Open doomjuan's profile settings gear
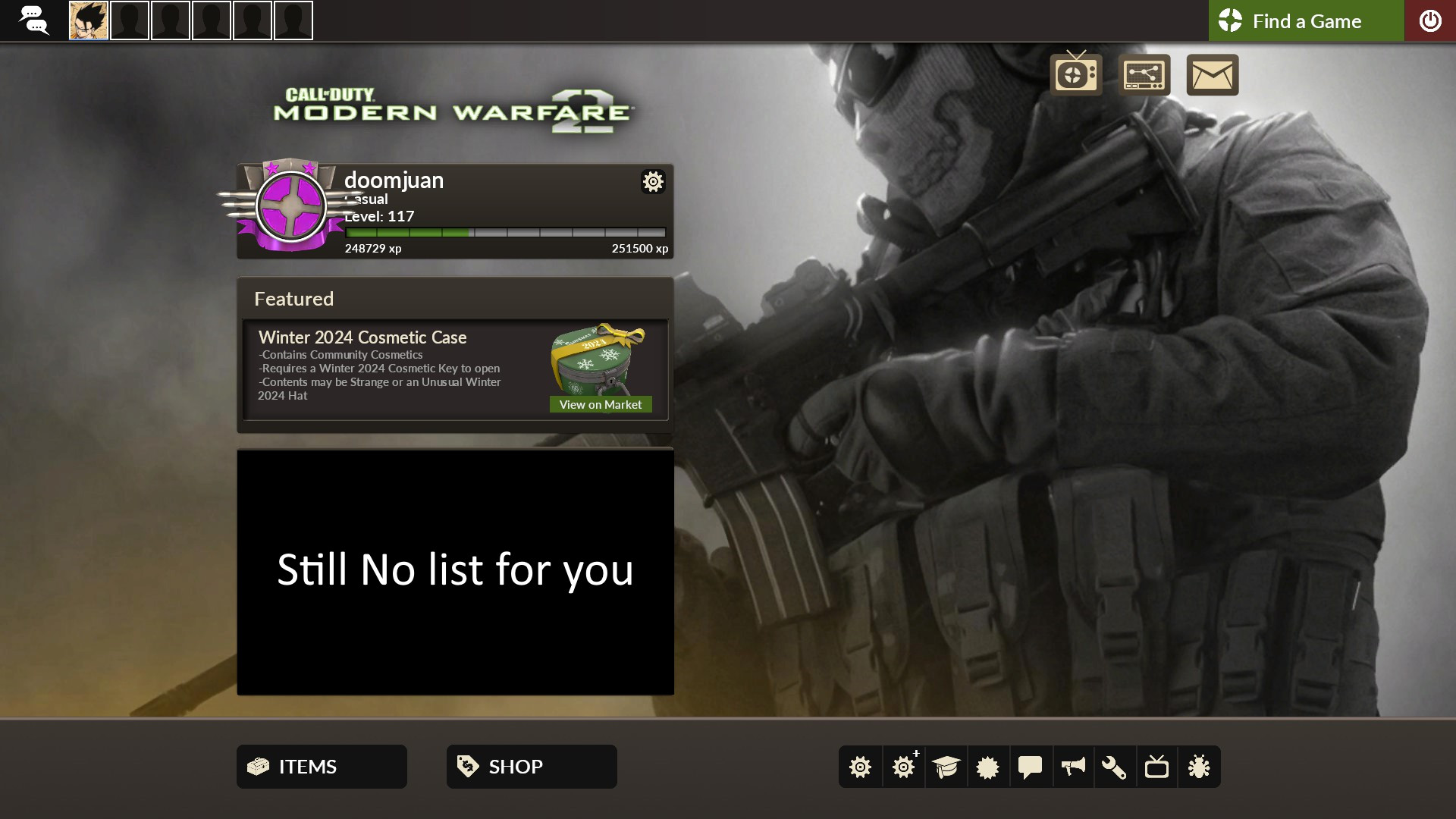 (653, 182)
